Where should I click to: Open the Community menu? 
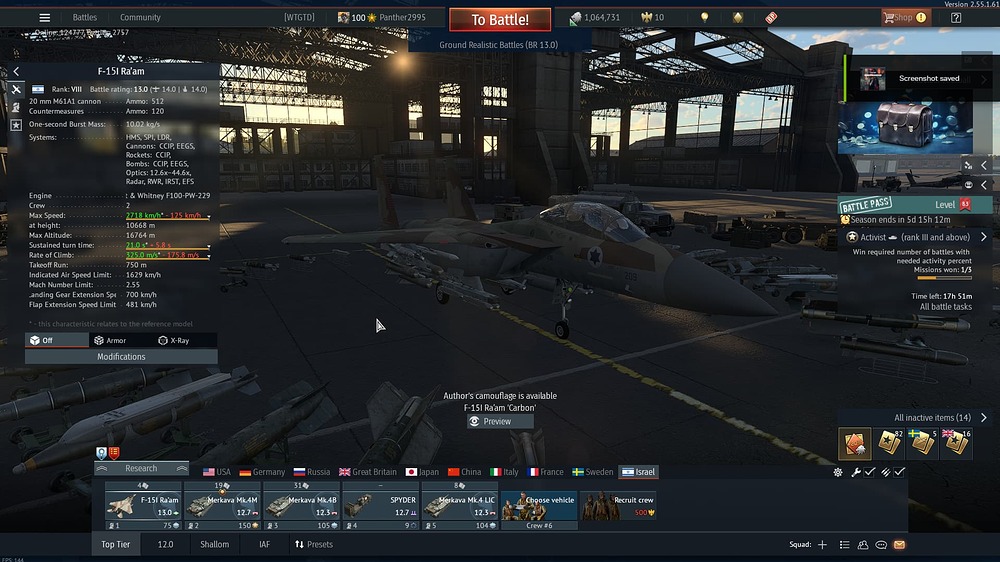coord(140,17)
